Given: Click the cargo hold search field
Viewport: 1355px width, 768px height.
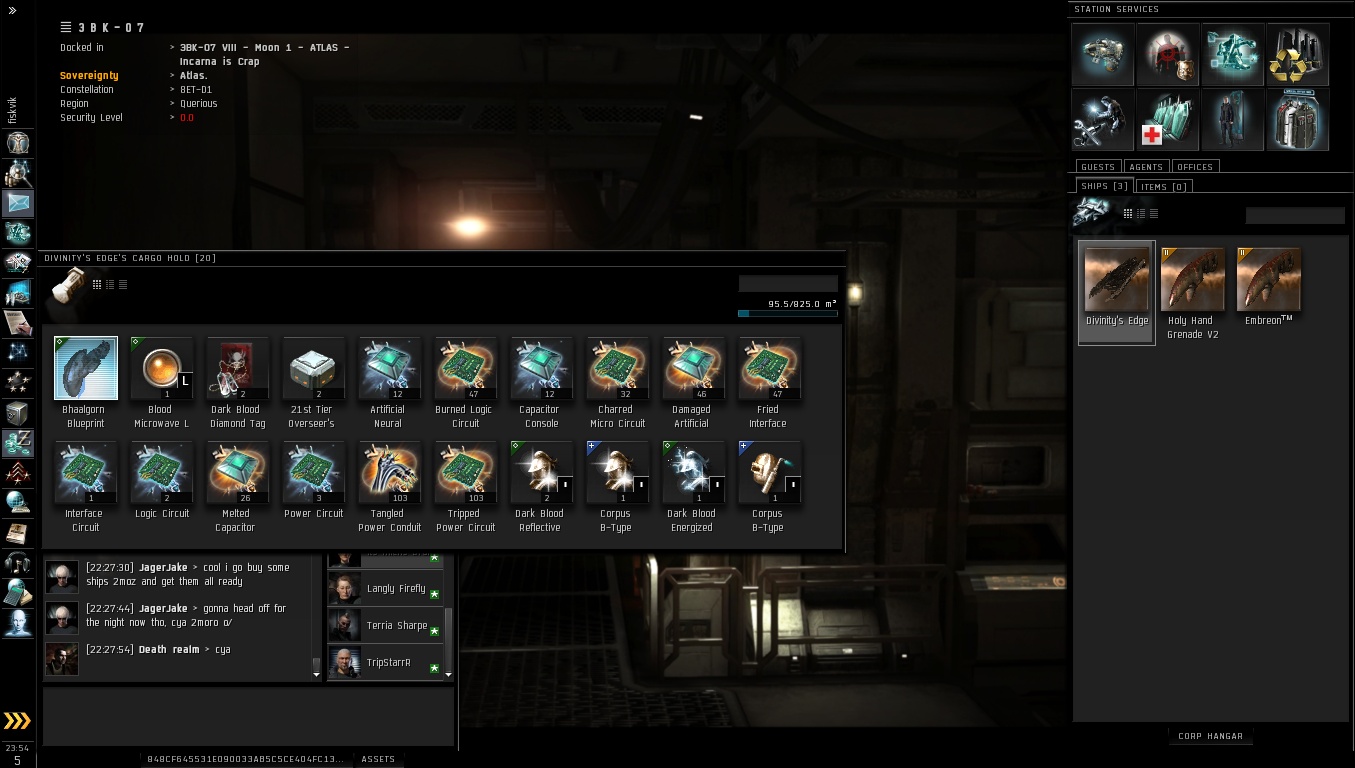Looking at the screenshot, I should click(x=788, y=284).
